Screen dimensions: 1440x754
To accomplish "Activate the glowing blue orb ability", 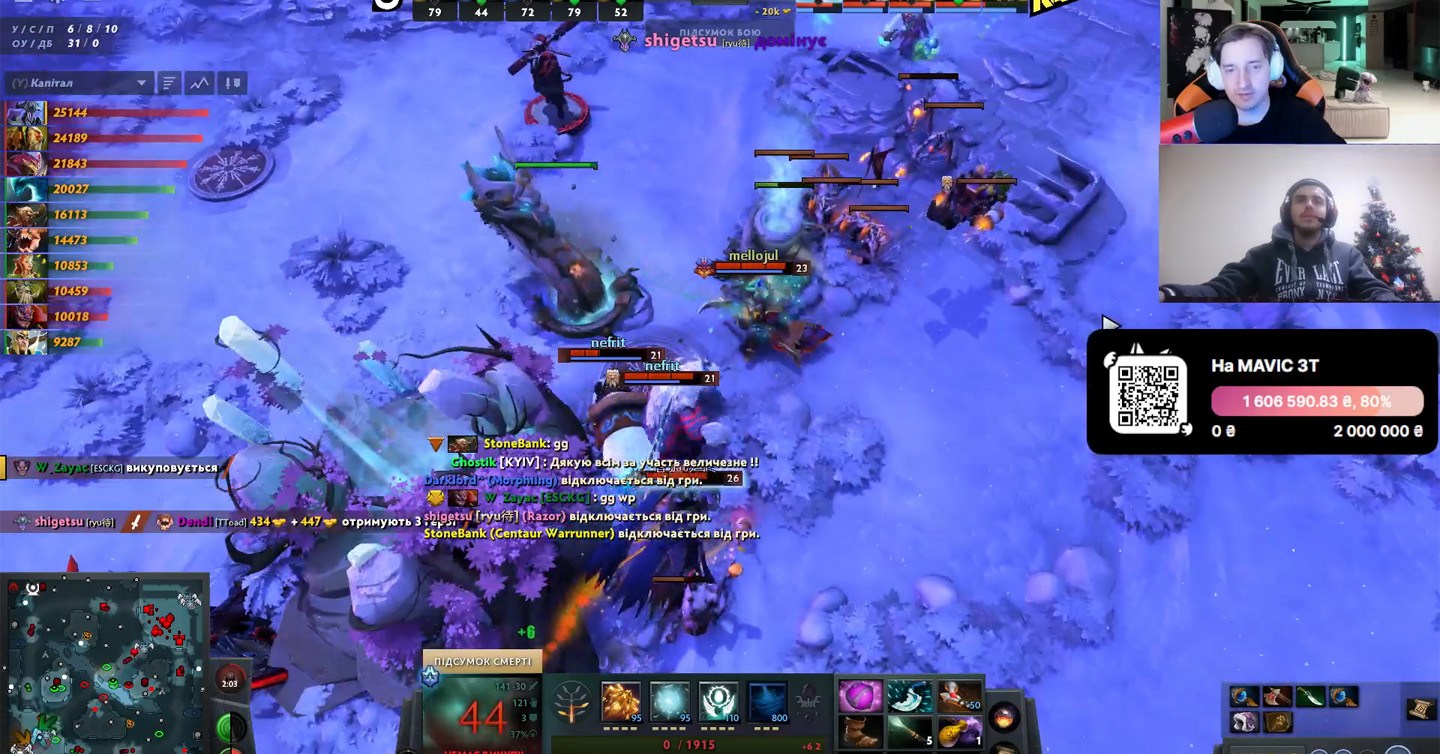I will click(x=669, y=702).
